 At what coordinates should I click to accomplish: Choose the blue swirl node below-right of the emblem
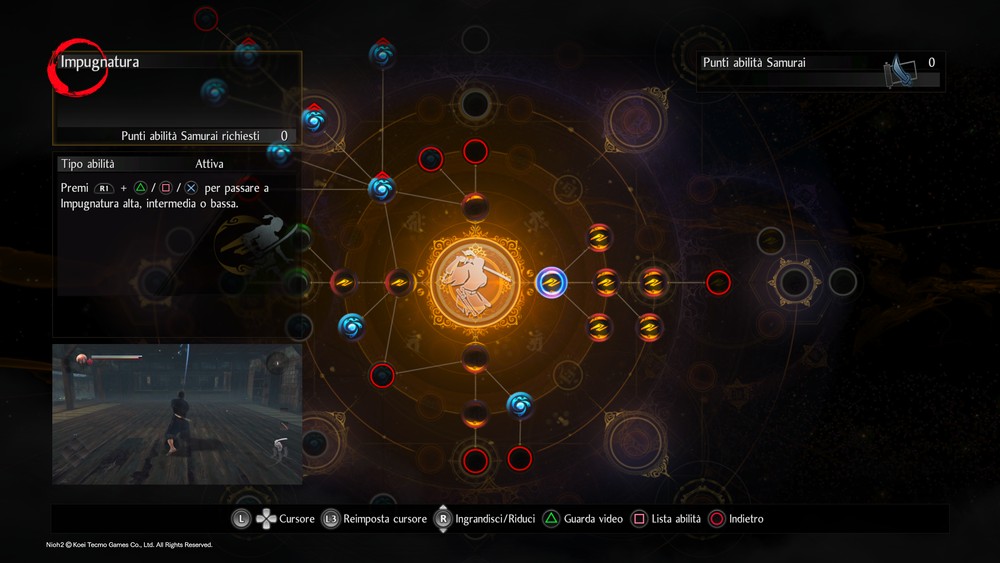(520, 404)
